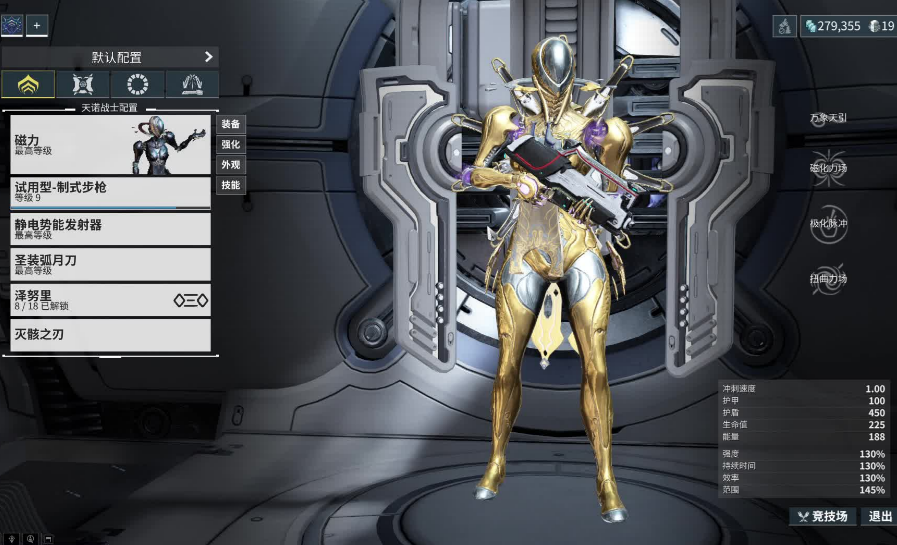Select the 泽努里 focus school slot
The height and width of the screenshot is (545, 897).
pos(110,300)
